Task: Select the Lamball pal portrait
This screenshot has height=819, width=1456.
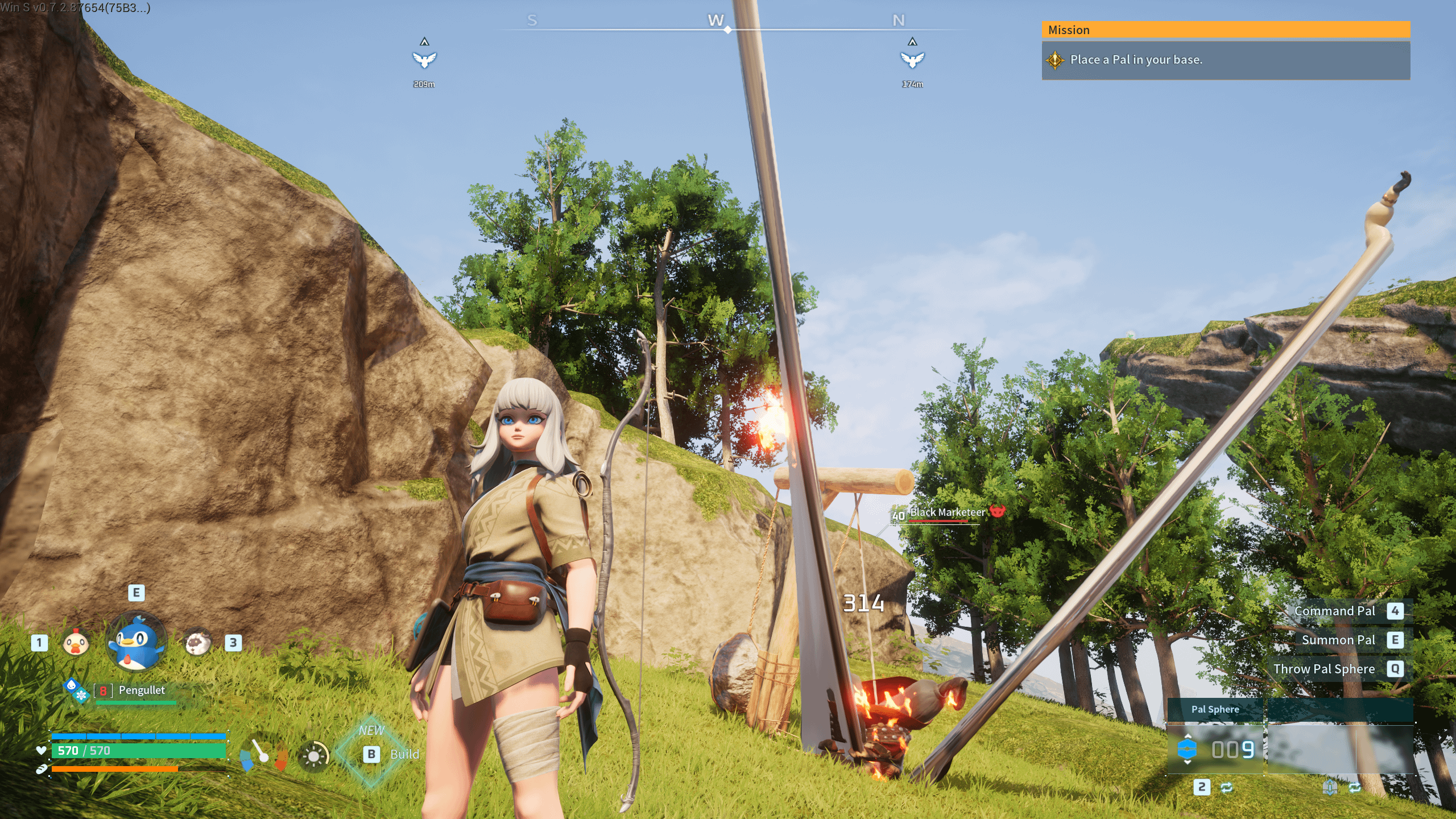Action: click(x=197, y=643)
